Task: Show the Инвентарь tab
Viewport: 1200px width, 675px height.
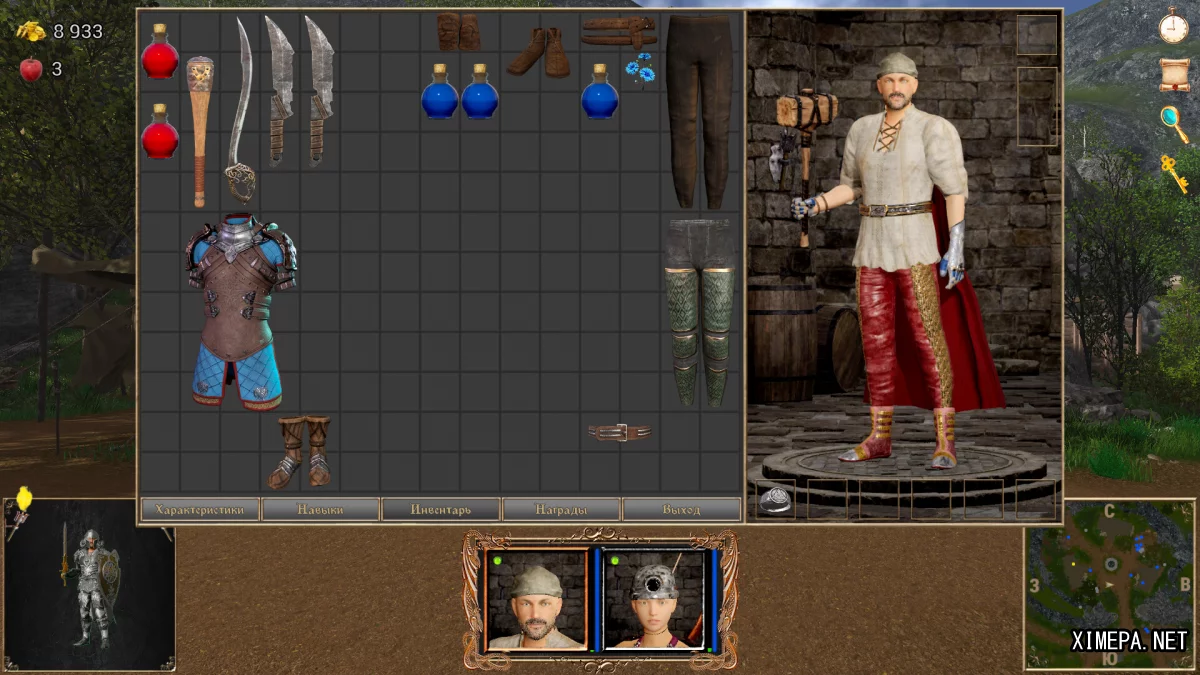Action: point(440,510)
